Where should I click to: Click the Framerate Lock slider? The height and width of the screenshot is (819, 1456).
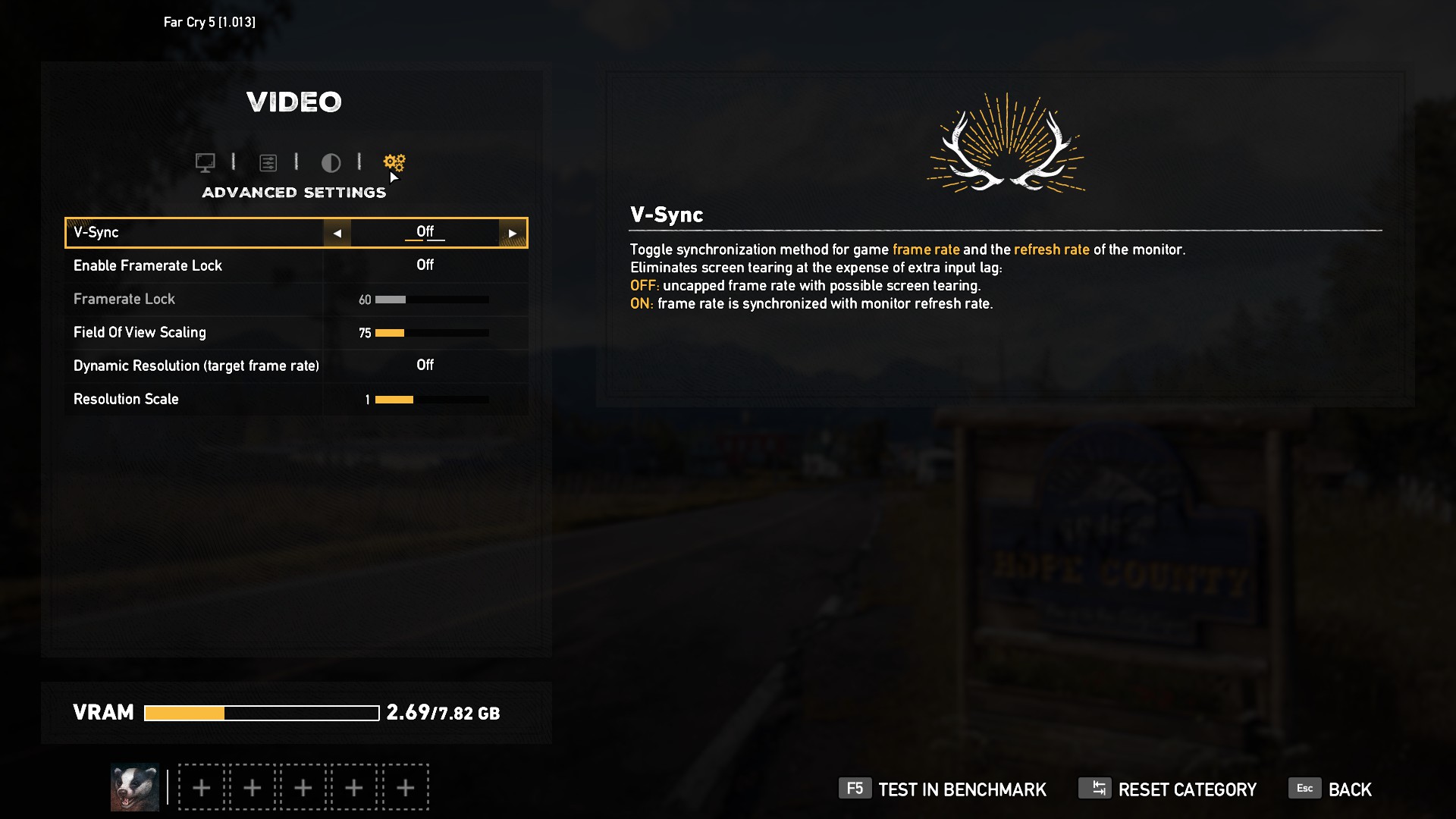click(x=431, y=300)
